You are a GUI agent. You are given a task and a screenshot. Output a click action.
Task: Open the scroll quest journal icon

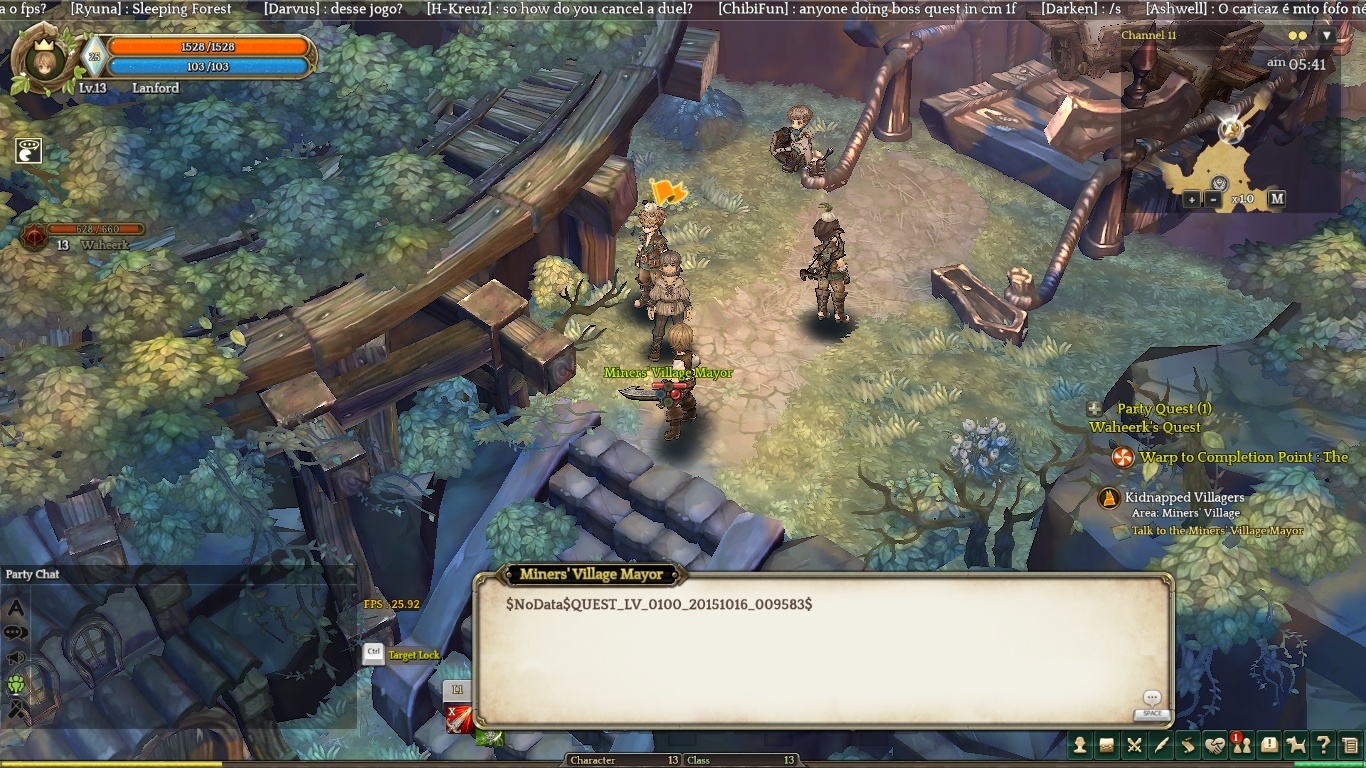1188,745
